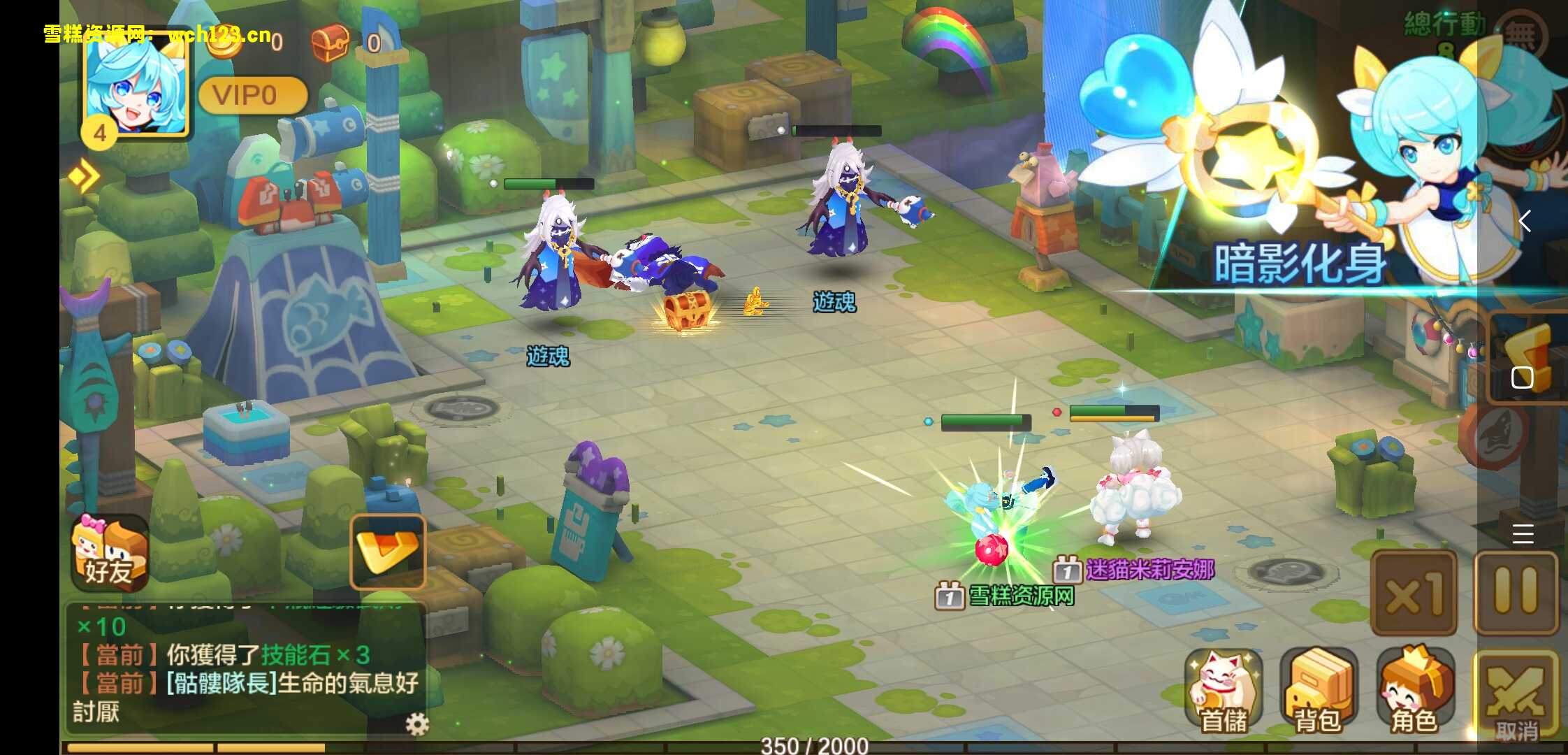Image resolution: width=1568 pixels, height=755 pixels.
Task: Open chat settings gear
Action: pyautogui.click(x=417, y=724)
